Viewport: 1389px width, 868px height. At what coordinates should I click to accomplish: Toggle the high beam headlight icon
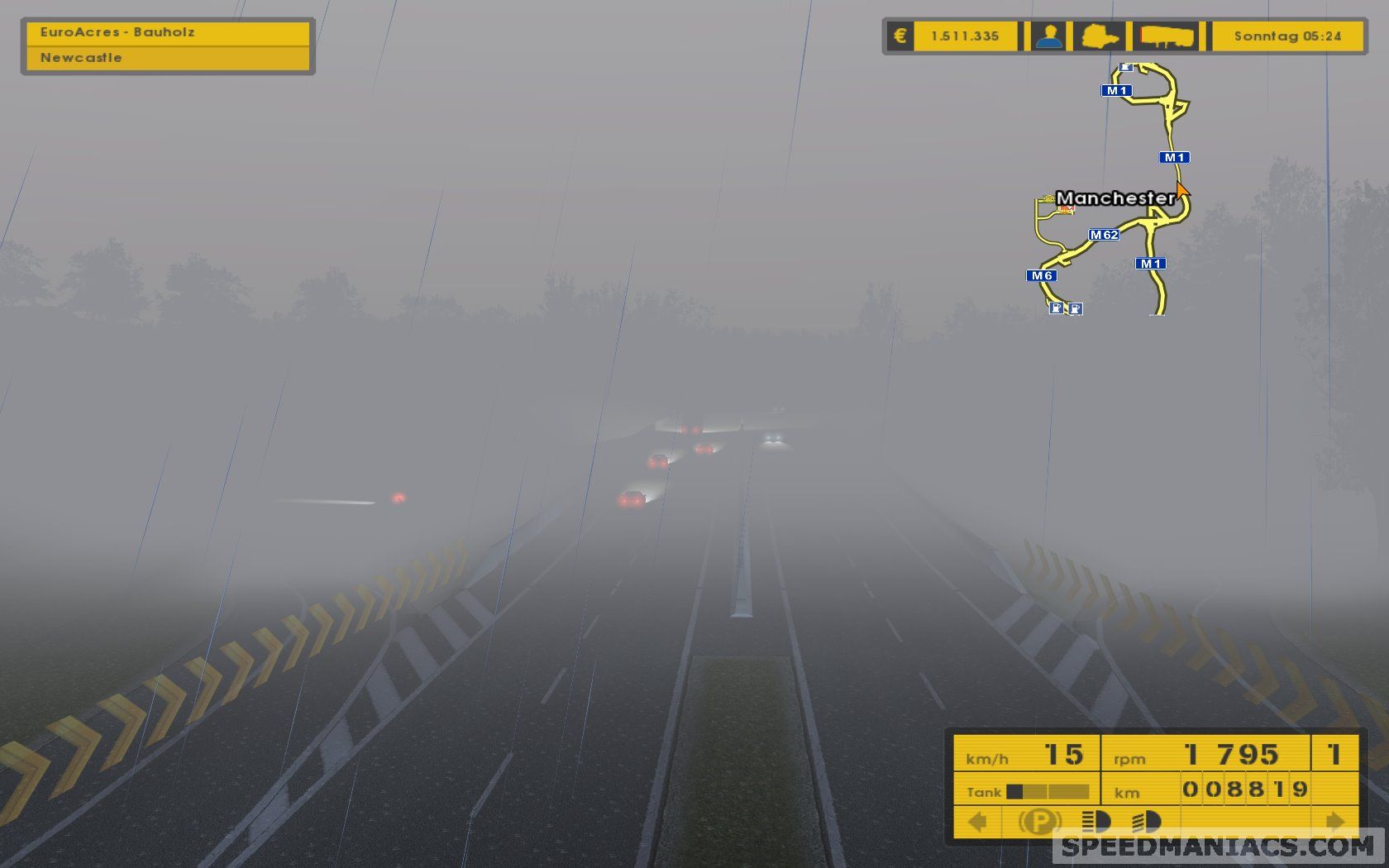pyautogui.click(x=1095, y=821)
